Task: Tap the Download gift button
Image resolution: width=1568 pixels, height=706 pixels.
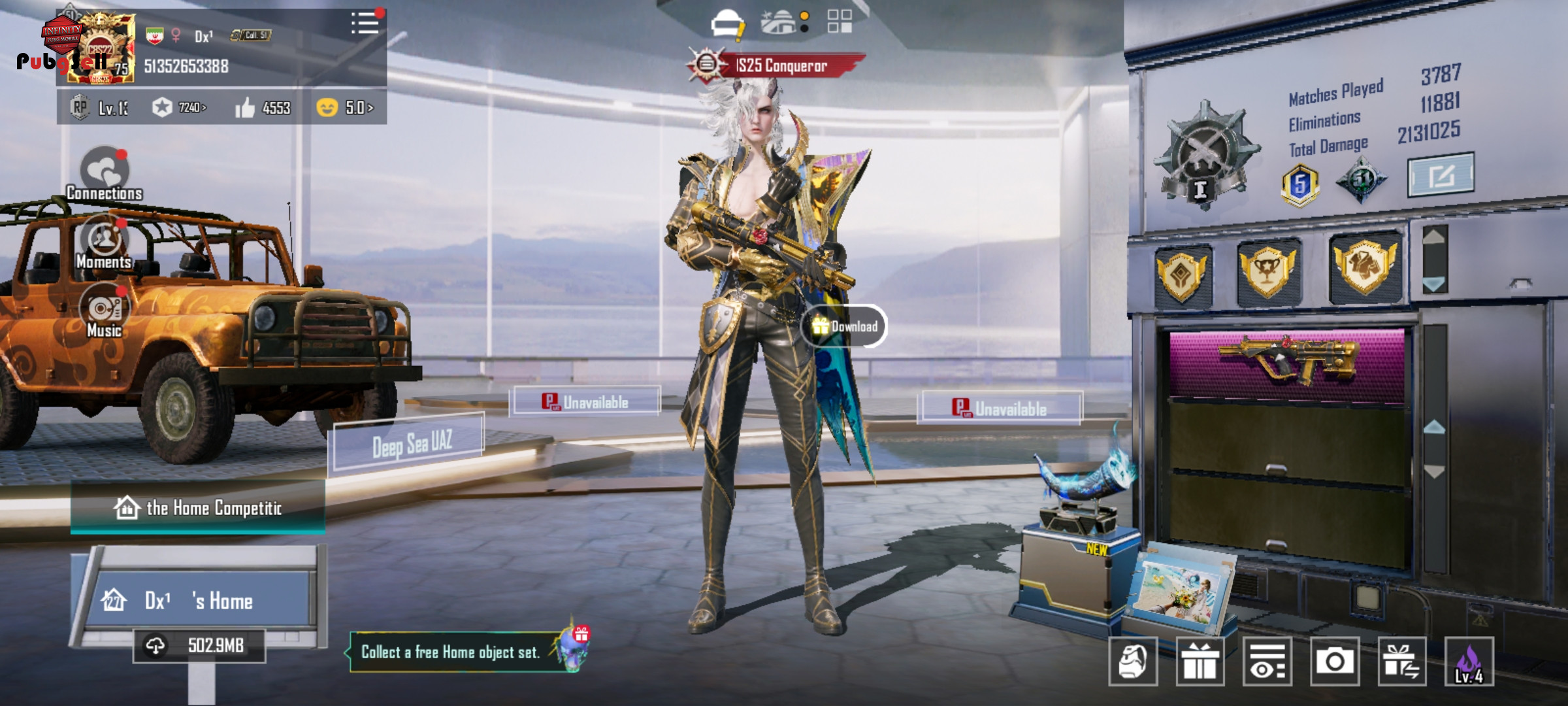Action: (x=844, y=326)
